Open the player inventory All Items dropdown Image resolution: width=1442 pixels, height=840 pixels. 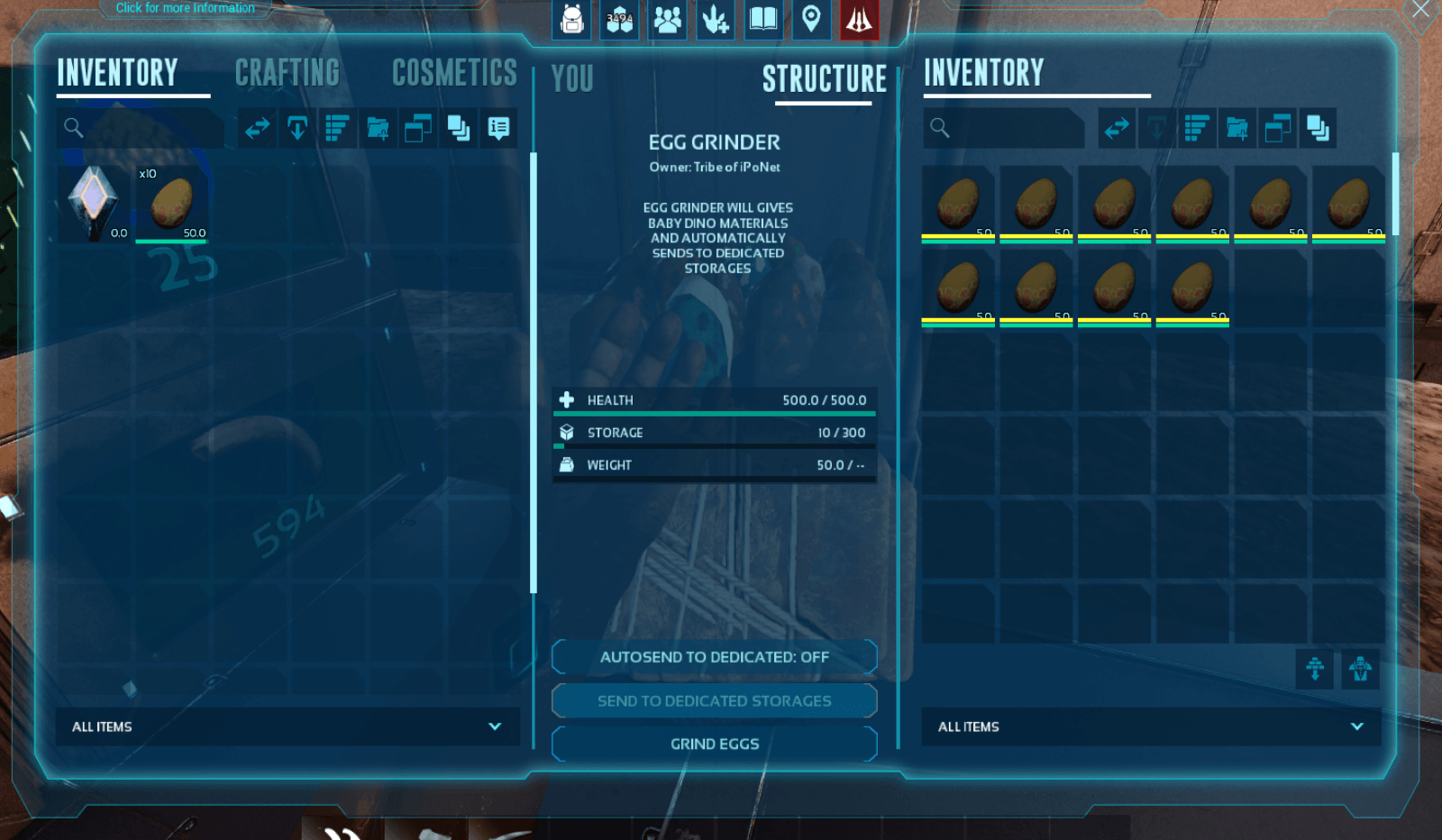point(287,726)
